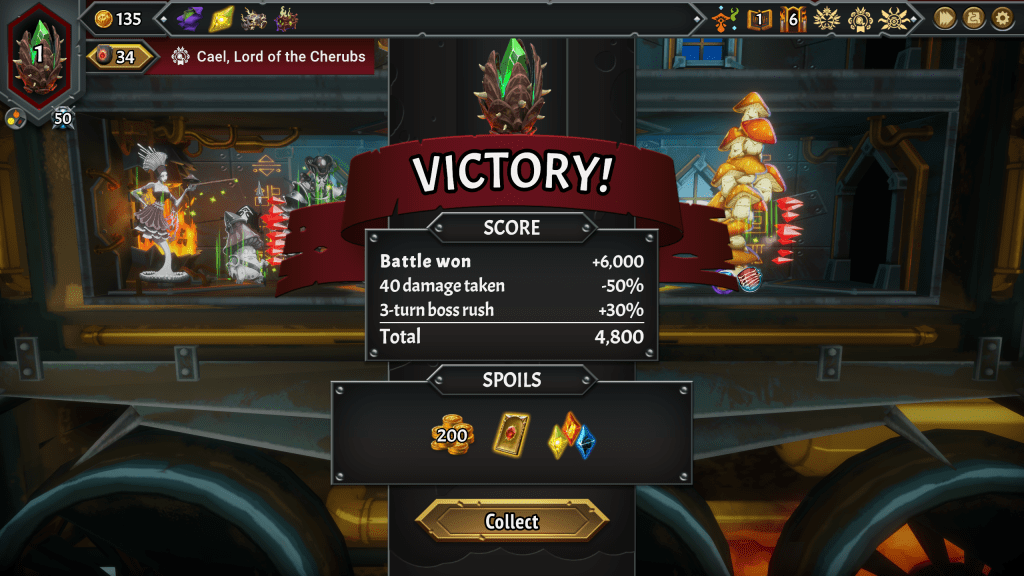The height and width of the screenshot is (576, 1024).
Task: Click the three-colored orbs icon below pyre
Action: (15, 120)
